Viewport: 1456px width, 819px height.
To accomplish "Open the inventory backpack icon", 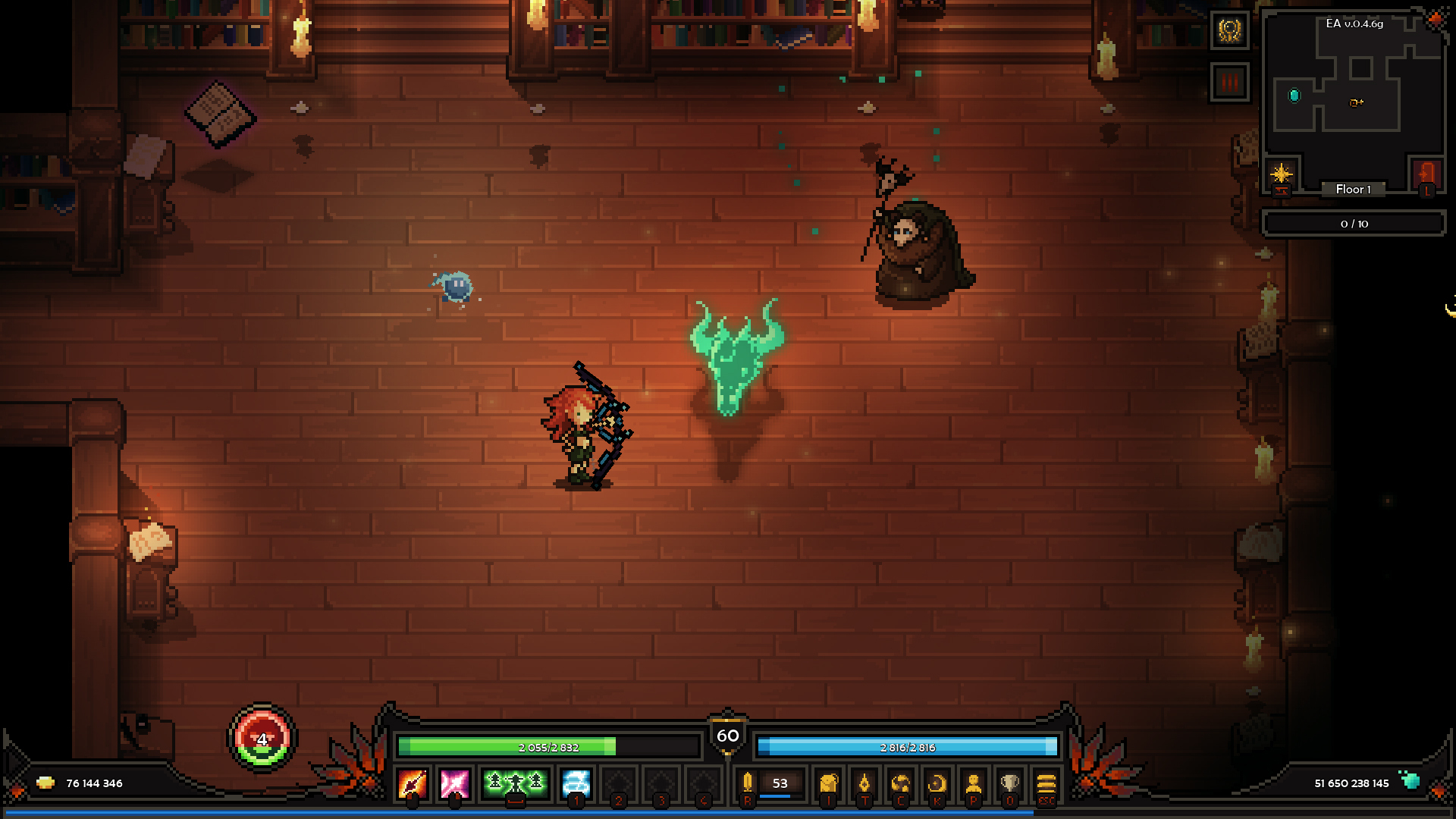I will click(829, 783).
